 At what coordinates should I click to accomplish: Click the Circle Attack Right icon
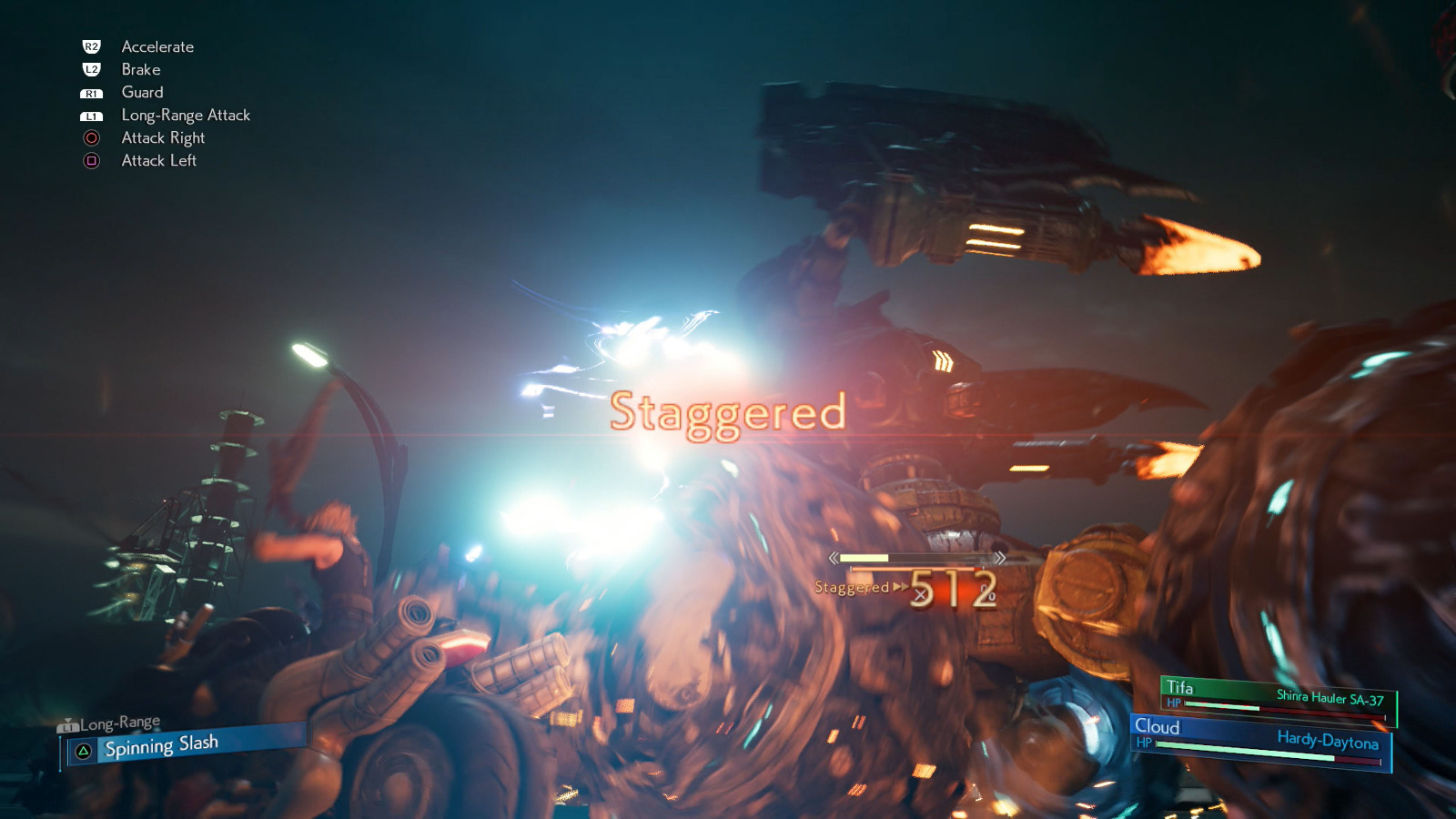point(90,137)
